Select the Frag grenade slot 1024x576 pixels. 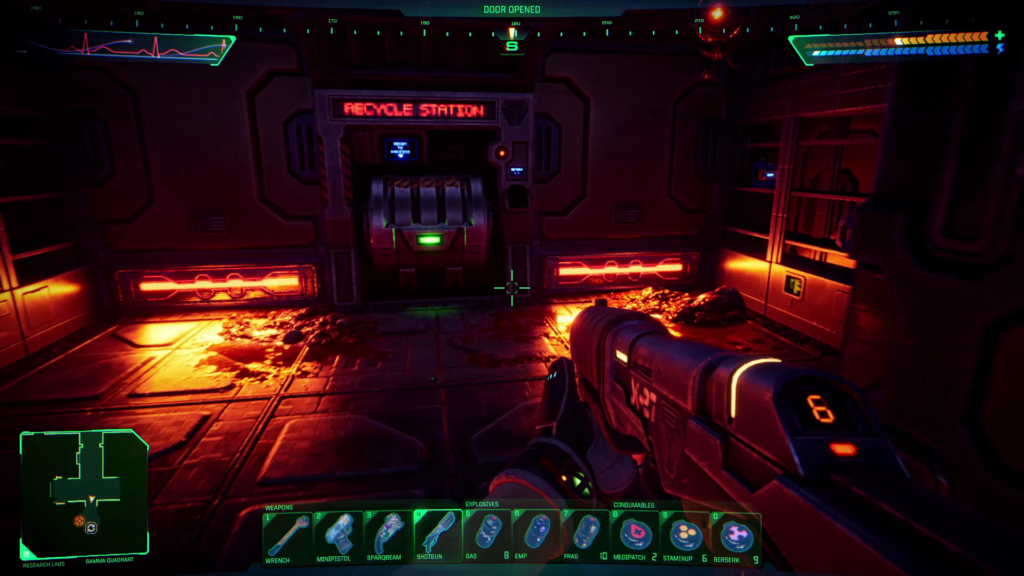click(587, 535)
